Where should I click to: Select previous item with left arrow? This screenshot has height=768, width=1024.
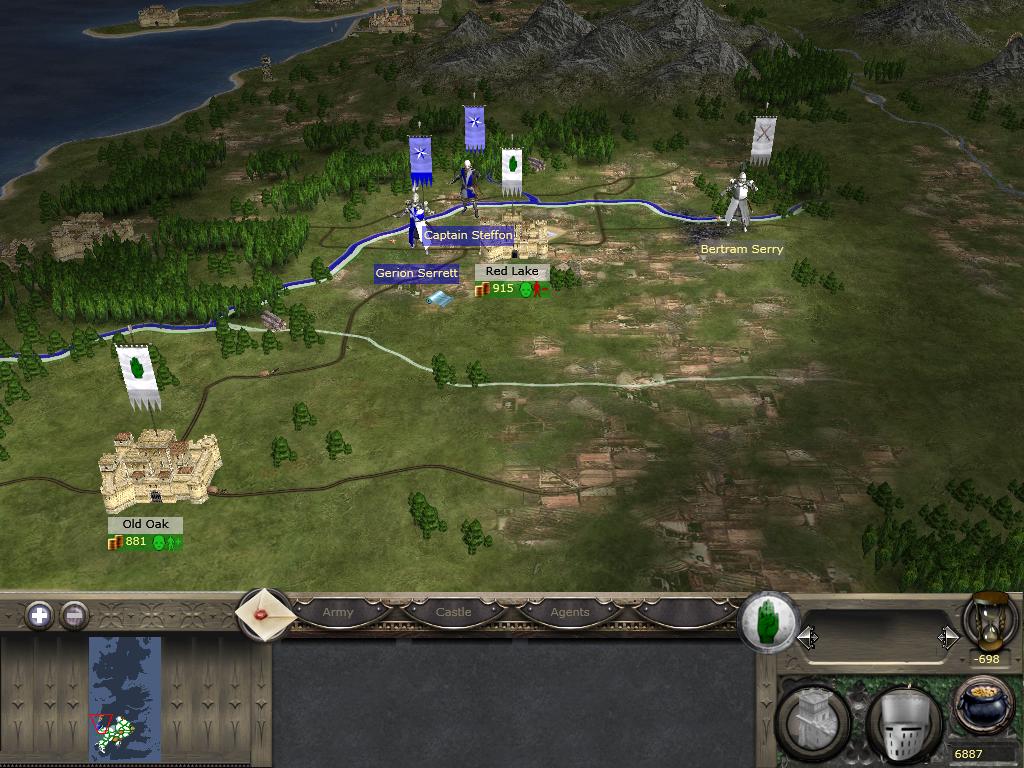807,638
